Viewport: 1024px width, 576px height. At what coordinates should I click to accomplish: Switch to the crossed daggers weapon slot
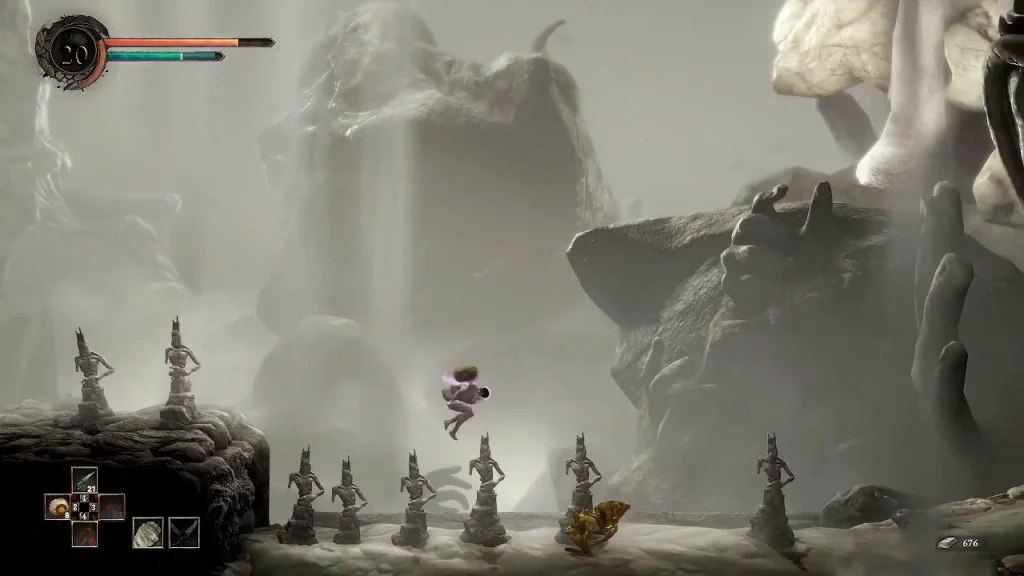(184, 532)
